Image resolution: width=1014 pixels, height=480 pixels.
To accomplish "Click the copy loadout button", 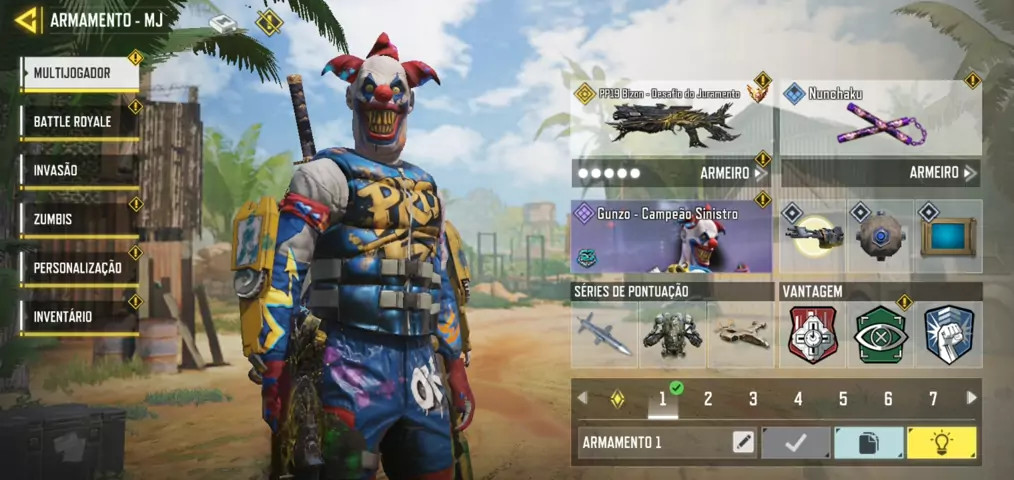I will (x=868, y=443).
